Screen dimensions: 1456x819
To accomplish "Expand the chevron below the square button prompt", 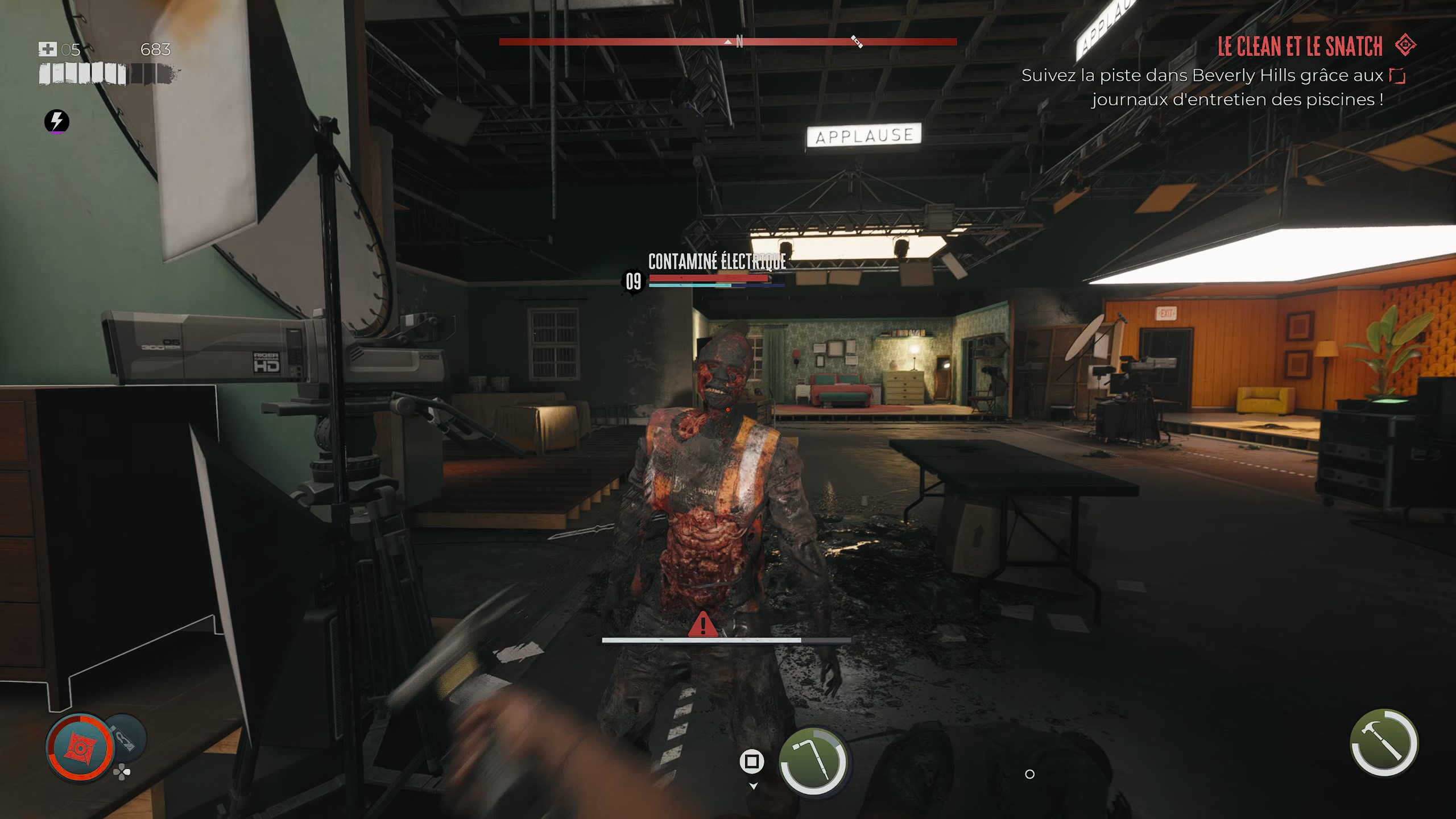I will 754,785.
